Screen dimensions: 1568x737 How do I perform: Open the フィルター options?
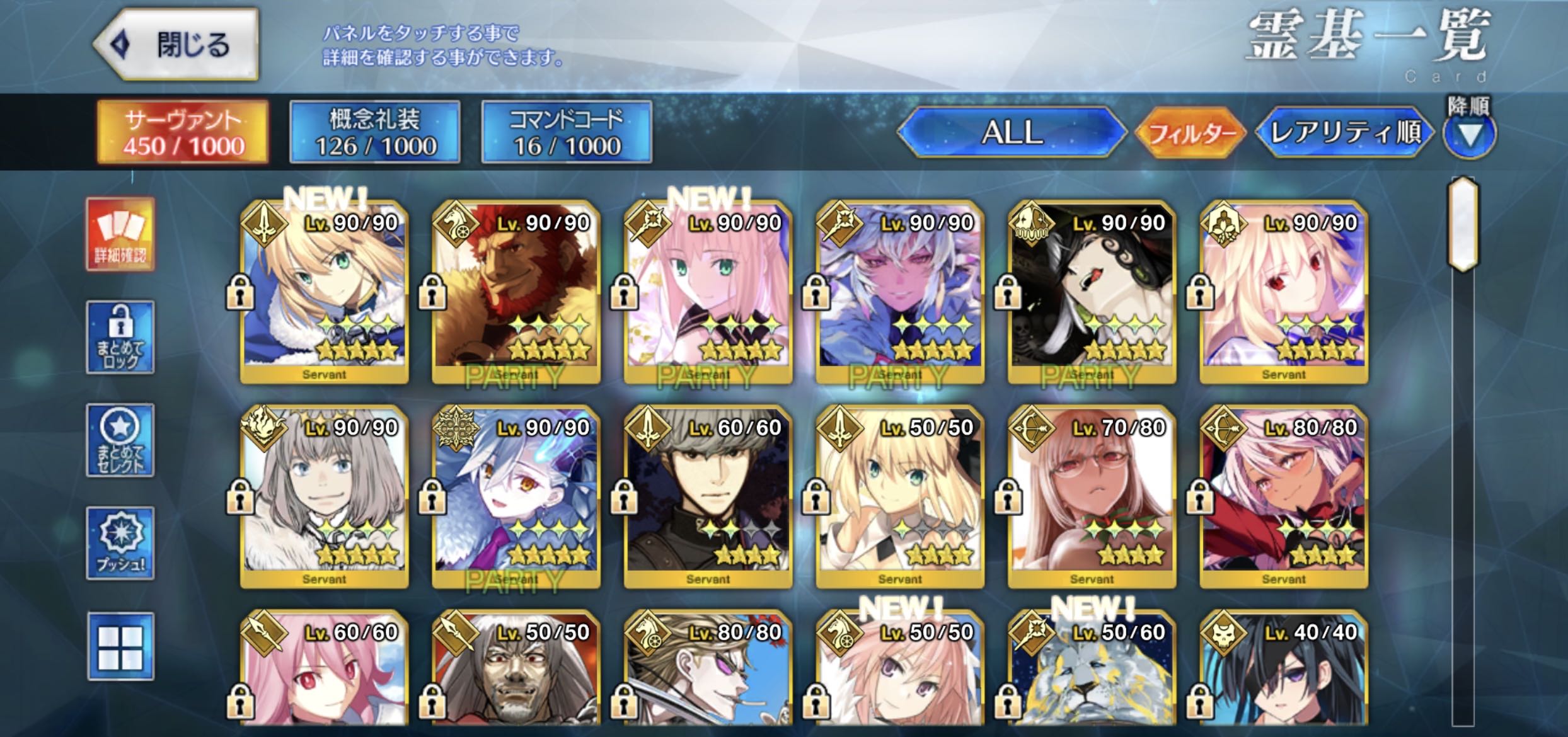1190,133
